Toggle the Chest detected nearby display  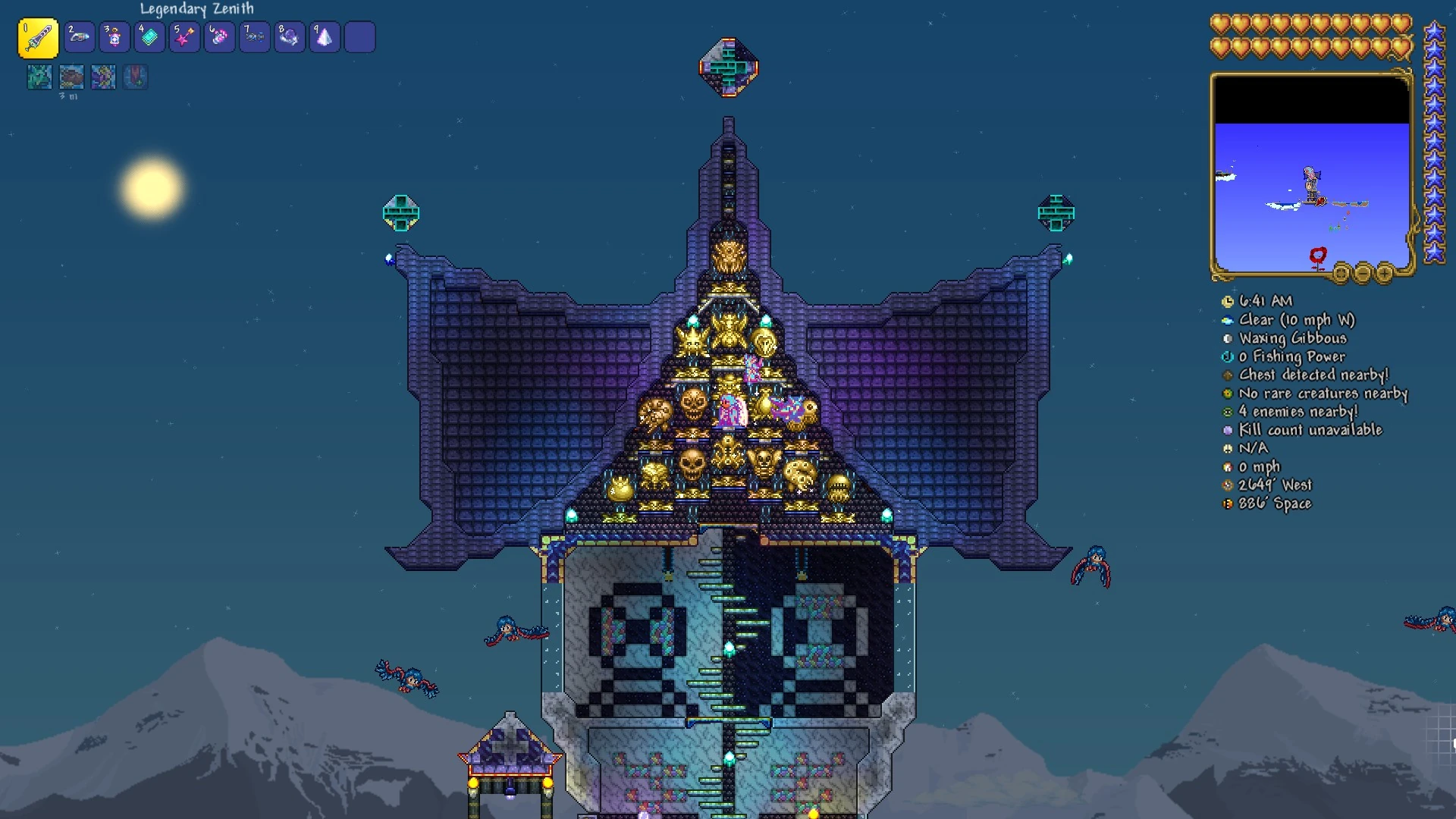click(x=1229, y=375)
